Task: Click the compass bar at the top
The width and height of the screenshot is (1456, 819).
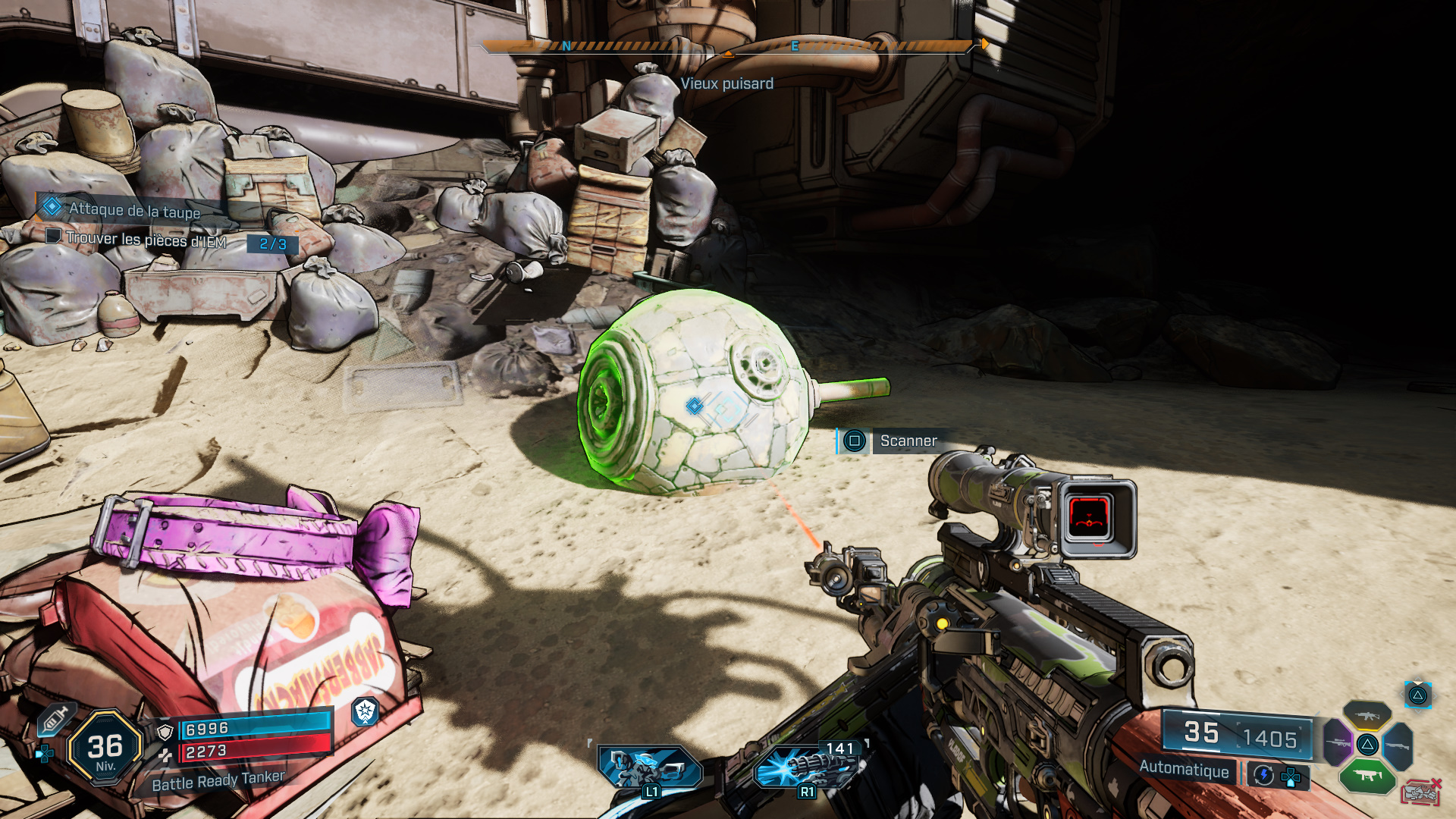Action: tap(726, 47)
